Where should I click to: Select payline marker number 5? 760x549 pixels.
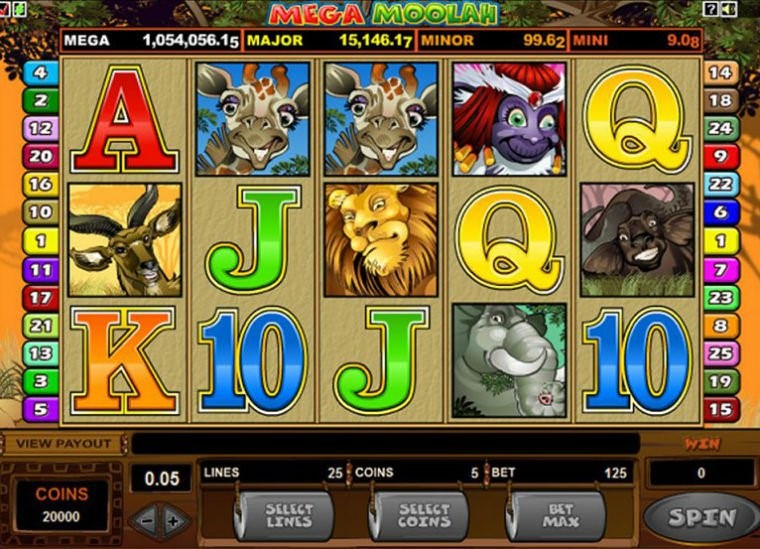tap(39, 408)
